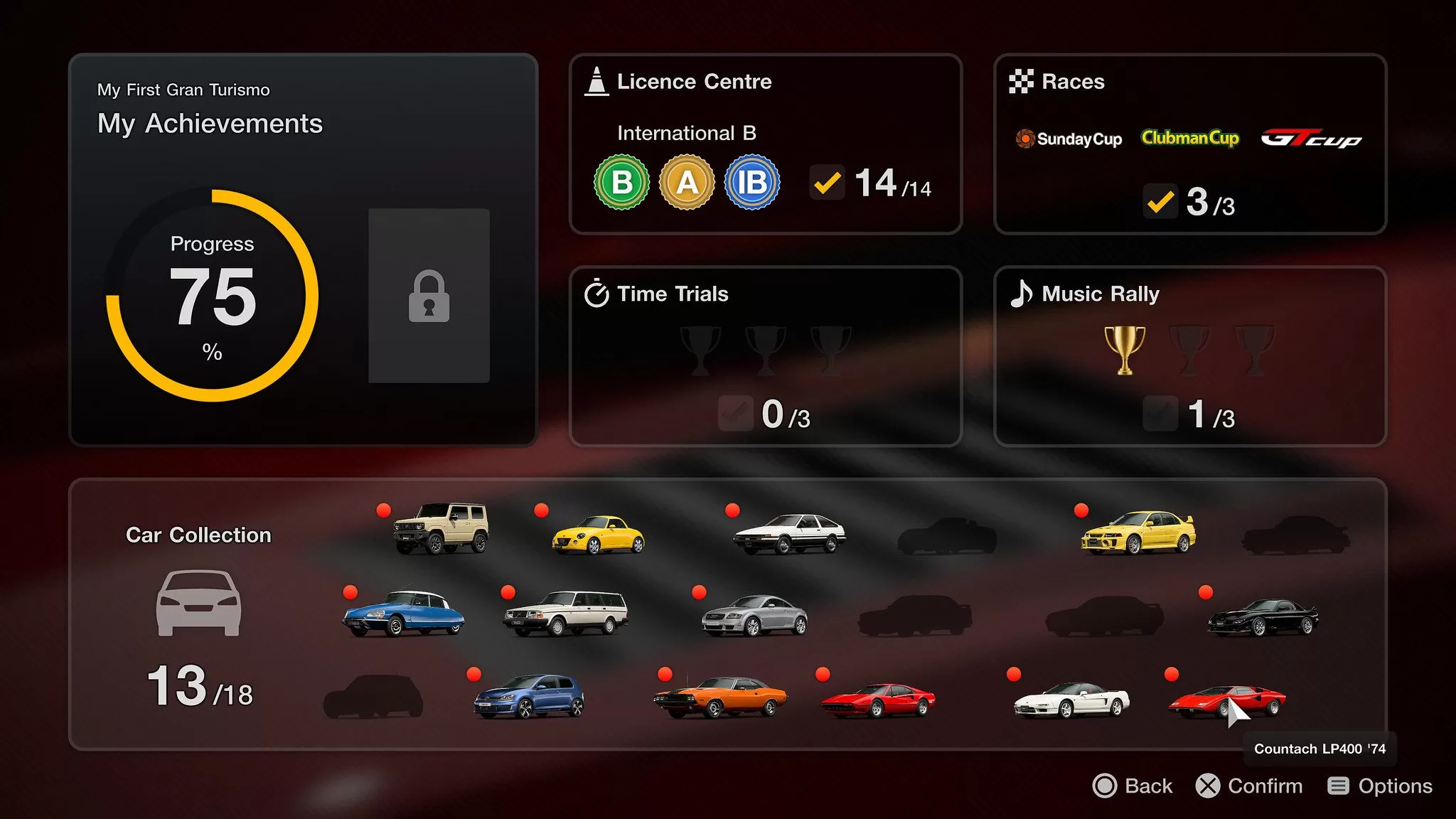Open the My Achievements card
Image resolution: width=1456 pixels, height=819 pixels.
pos(210,124)
